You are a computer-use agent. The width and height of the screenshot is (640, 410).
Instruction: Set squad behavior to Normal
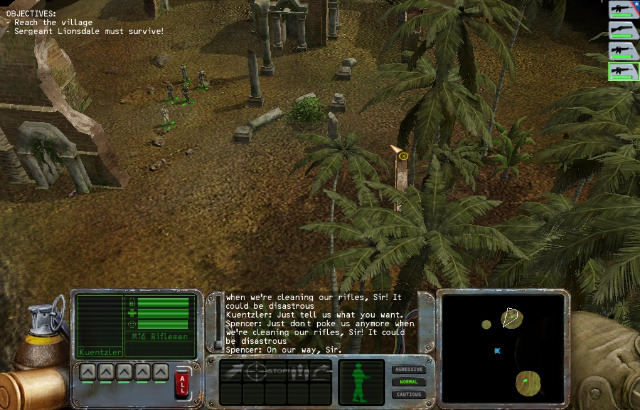408,381
